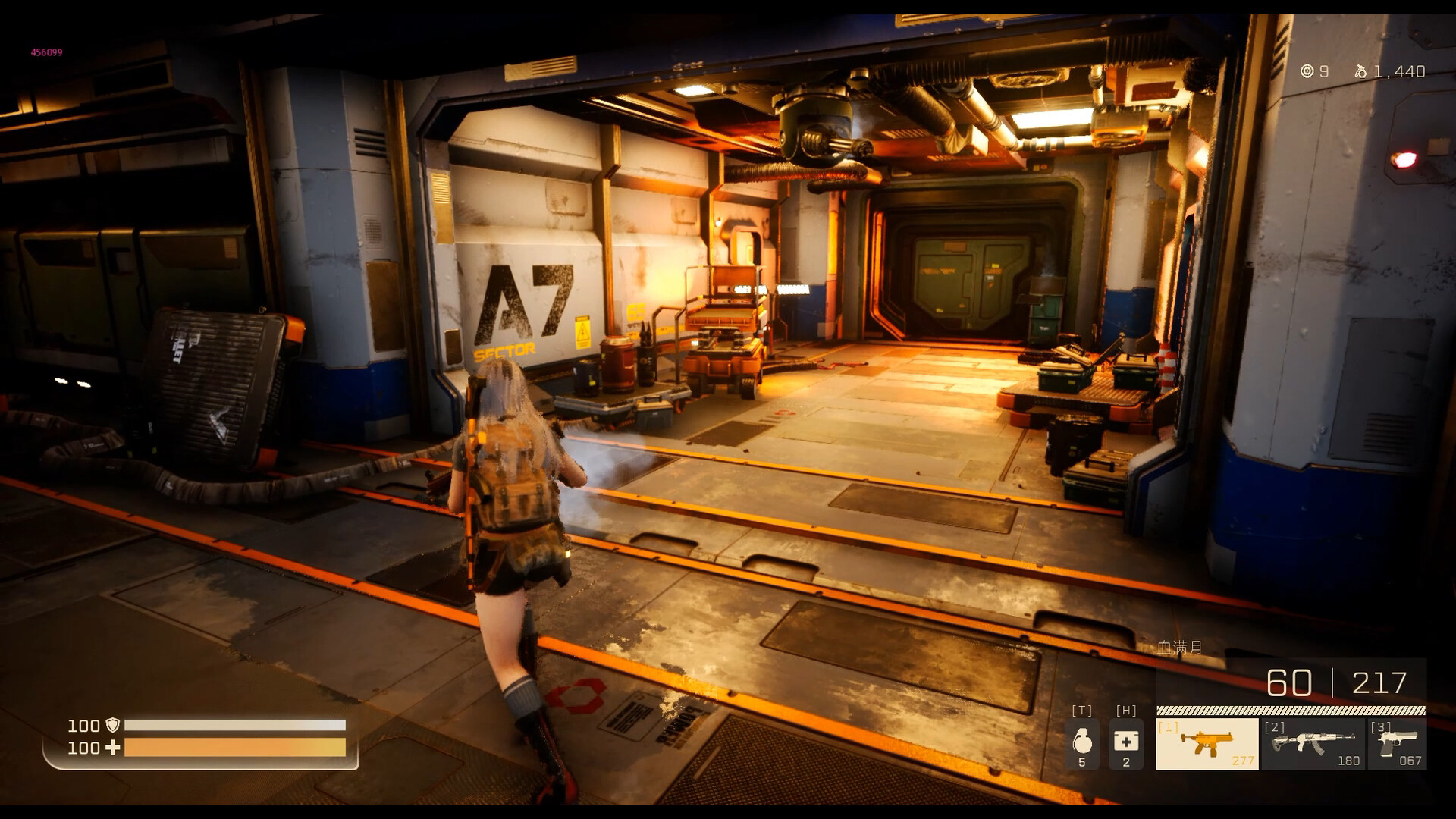Equip the pistol in slot three
Image resolution: width=1456 pixels, height=819 pixels.
[x=1397, y=744]
